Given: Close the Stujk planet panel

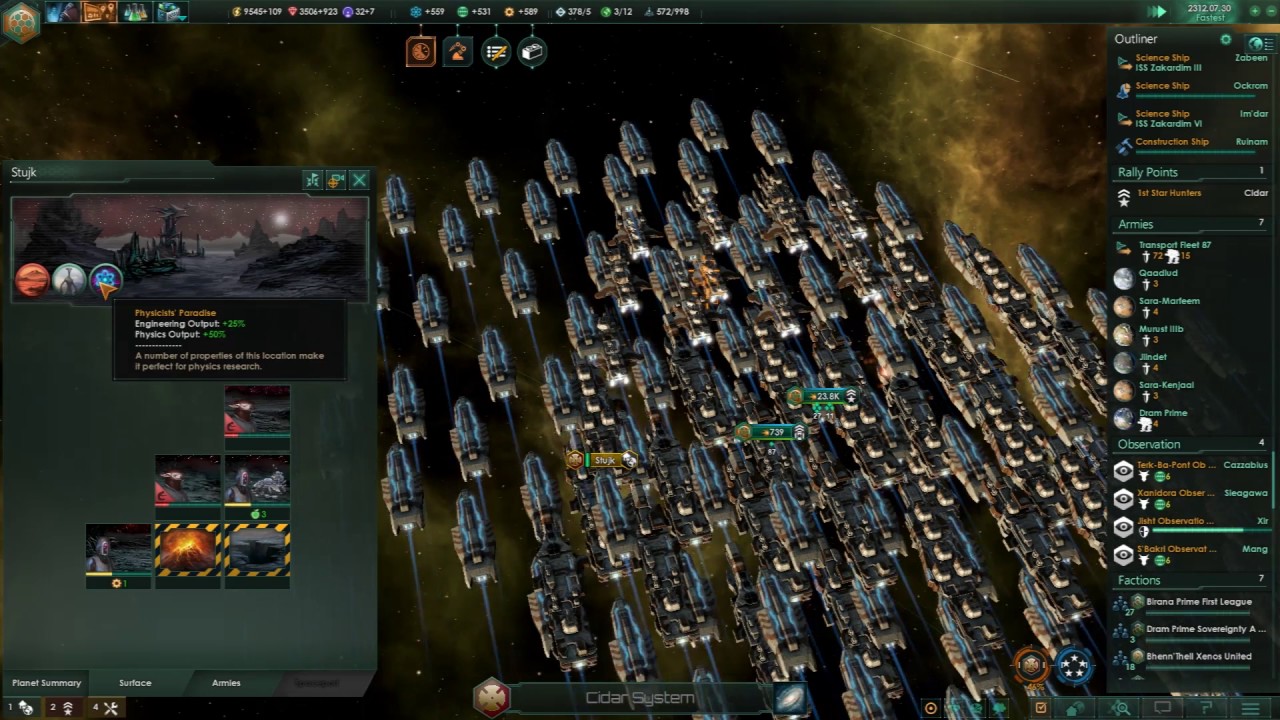Looking at the screenshot, I should pos(359,181).
